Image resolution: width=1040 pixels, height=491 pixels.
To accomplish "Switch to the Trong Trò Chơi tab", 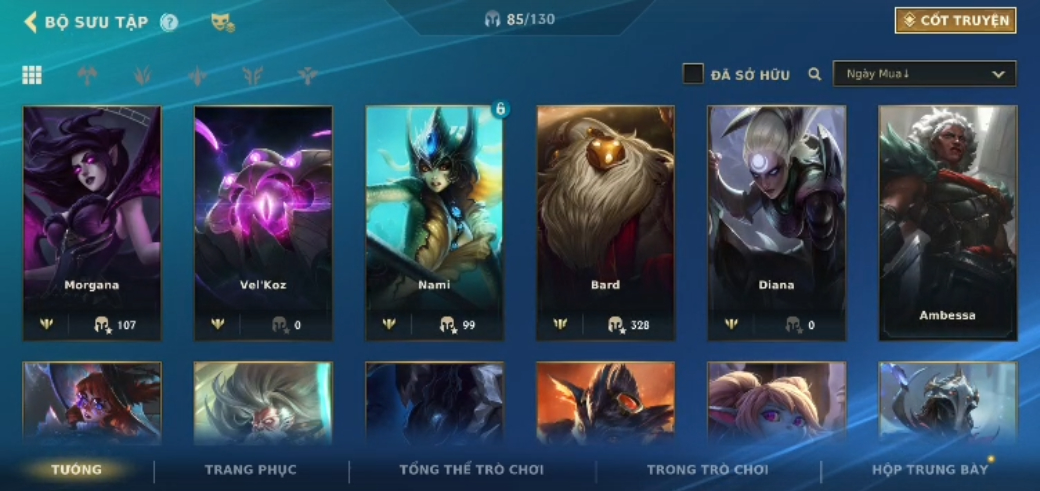I will [x=707, y=470].
